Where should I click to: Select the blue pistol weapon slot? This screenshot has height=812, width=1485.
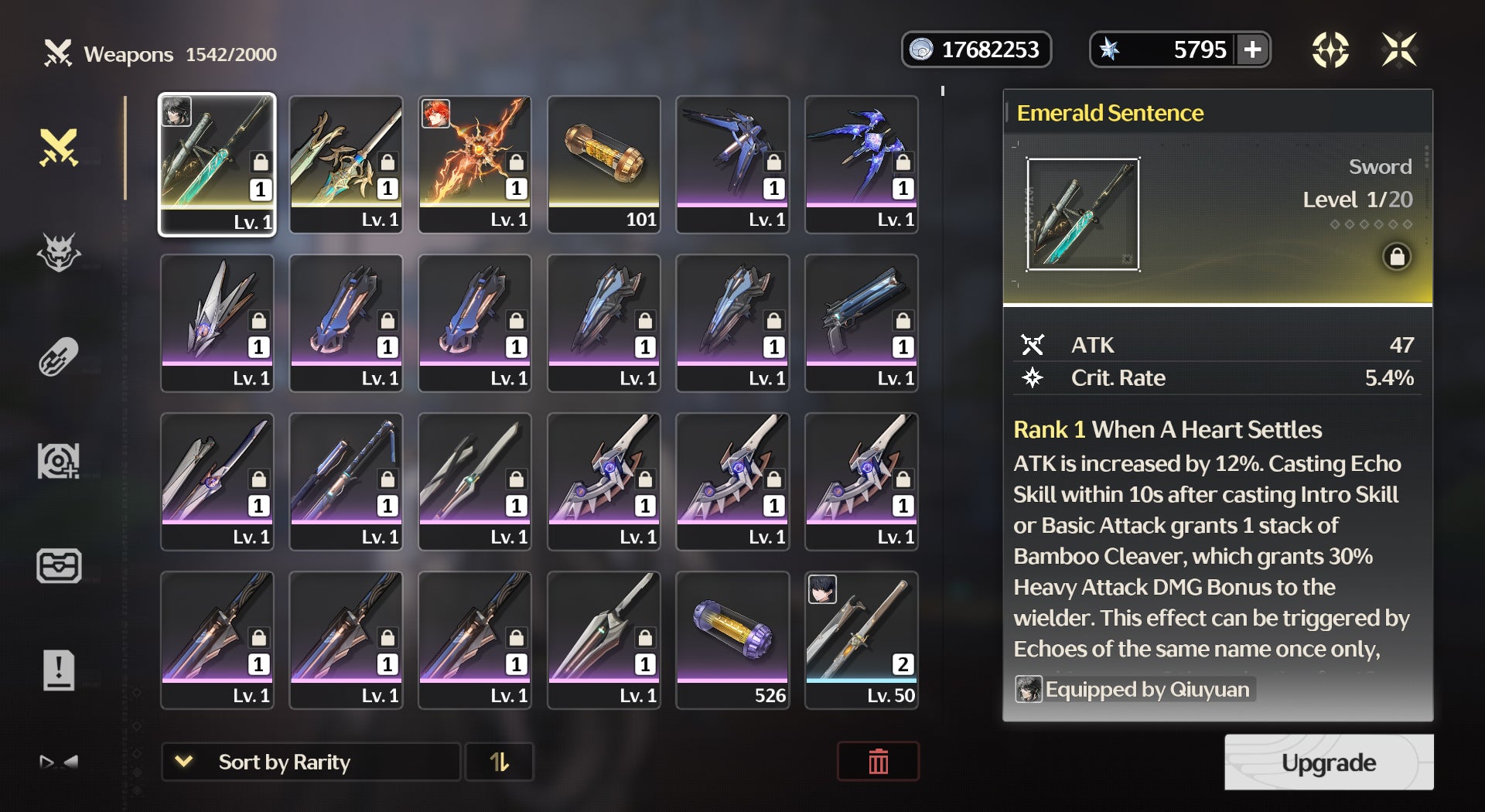pos(862,322)
